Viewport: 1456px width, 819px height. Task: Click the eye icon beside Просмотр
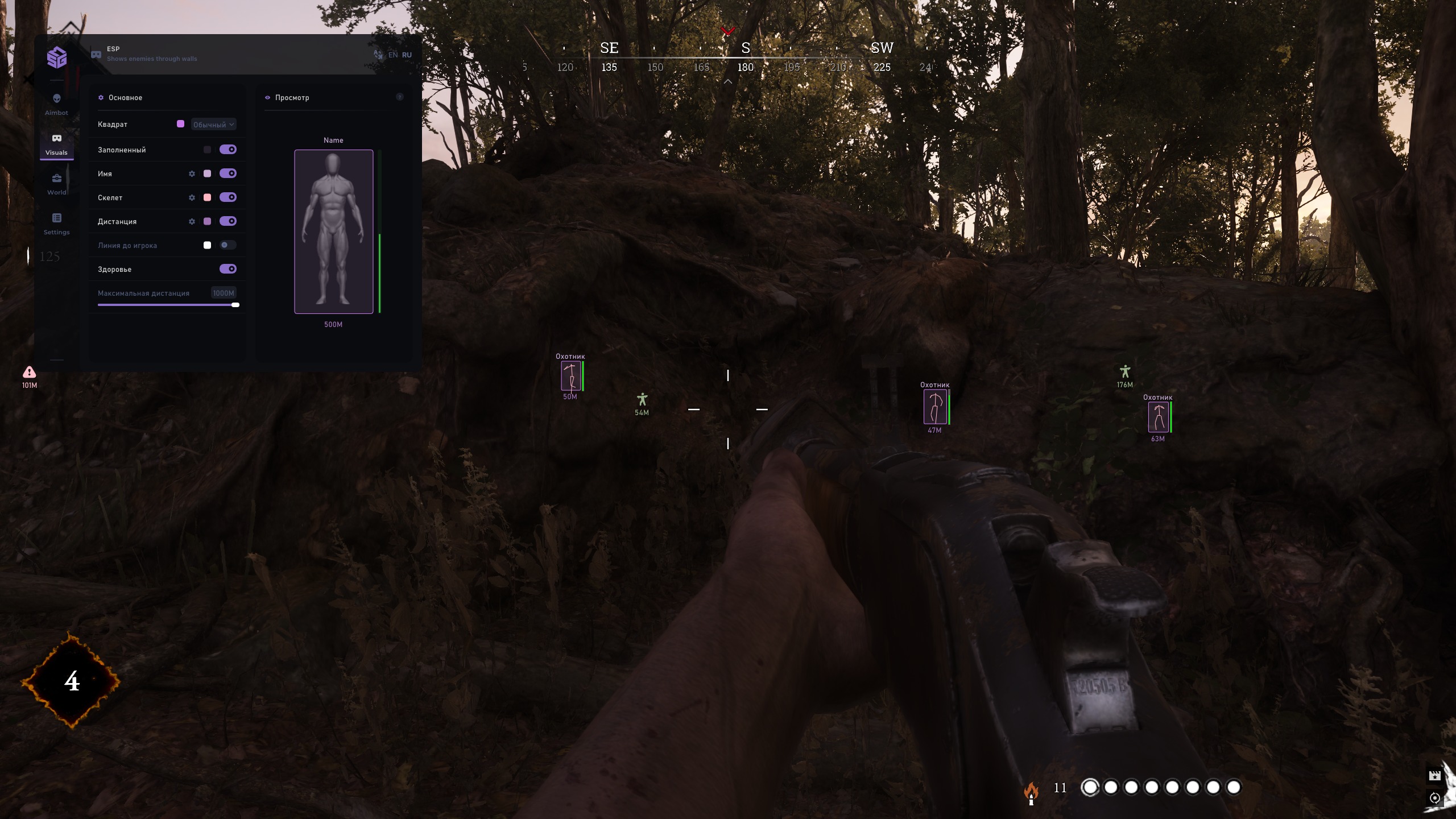[x=268, y=97]
